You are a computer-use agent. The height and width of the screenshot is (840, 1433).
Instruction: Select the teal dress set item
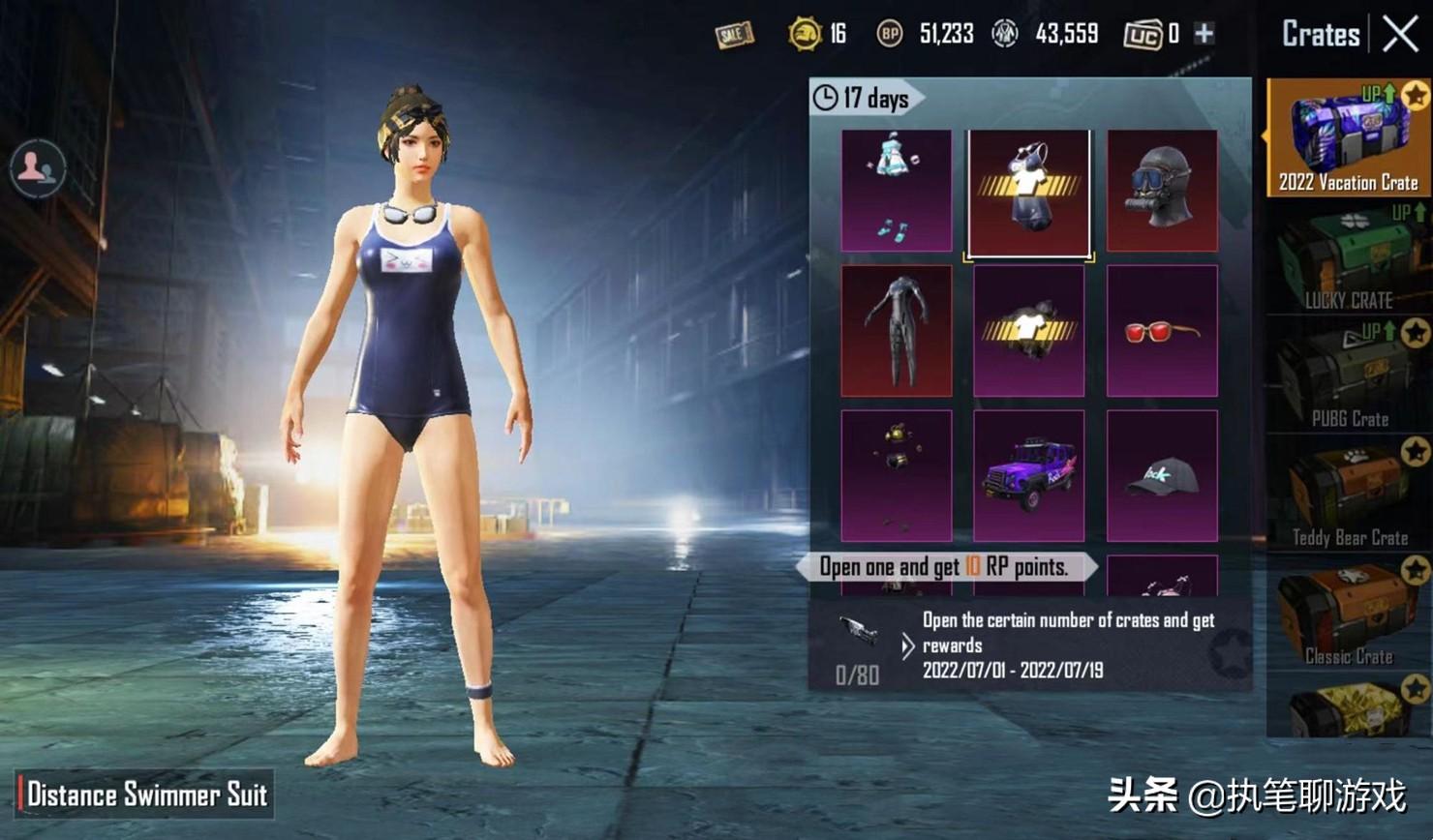897,191
